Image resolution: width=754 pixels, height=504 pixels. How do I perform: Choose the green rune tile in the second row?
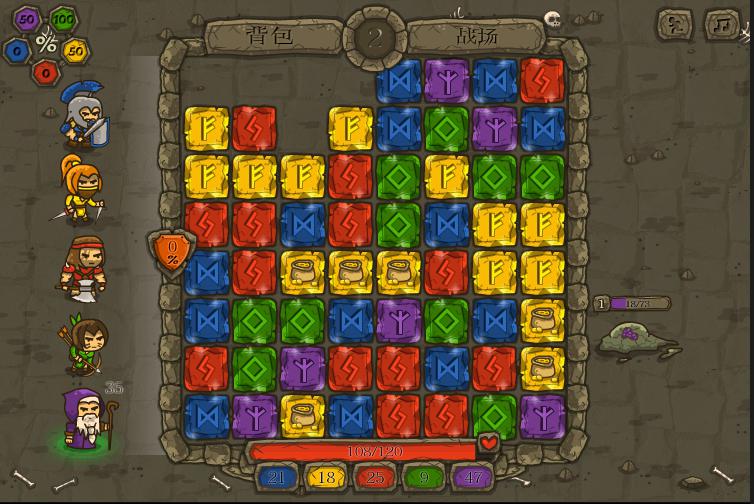[x=446, y=128]
